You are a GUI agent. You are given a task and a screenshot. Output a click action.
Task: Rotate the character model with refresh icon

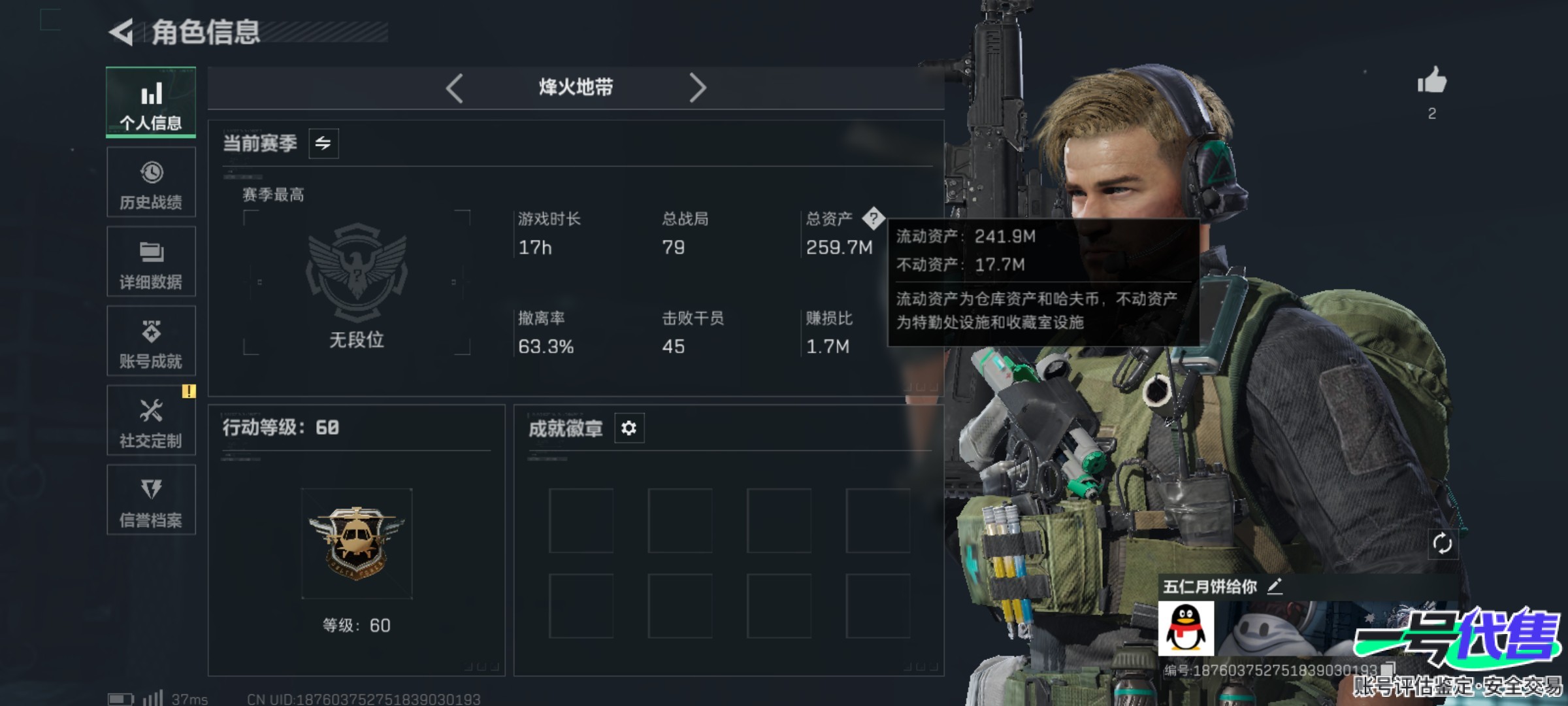coord(1442,543)
